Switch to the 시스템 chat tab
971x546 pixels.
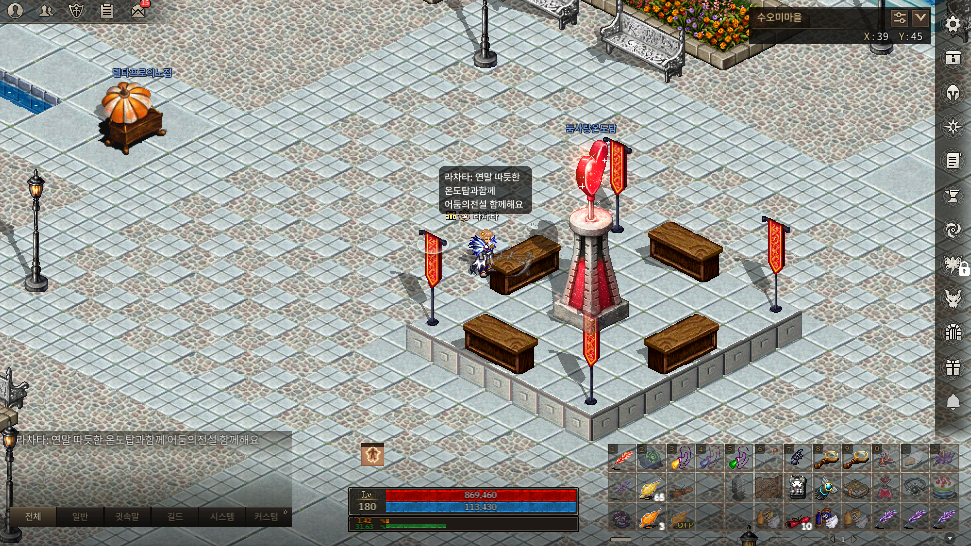221,517
